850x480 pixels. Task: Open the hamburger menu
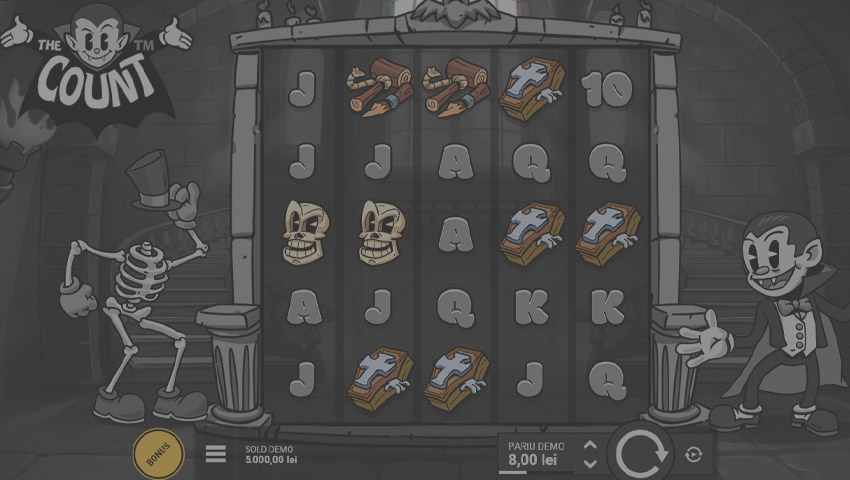click(216, 454)
